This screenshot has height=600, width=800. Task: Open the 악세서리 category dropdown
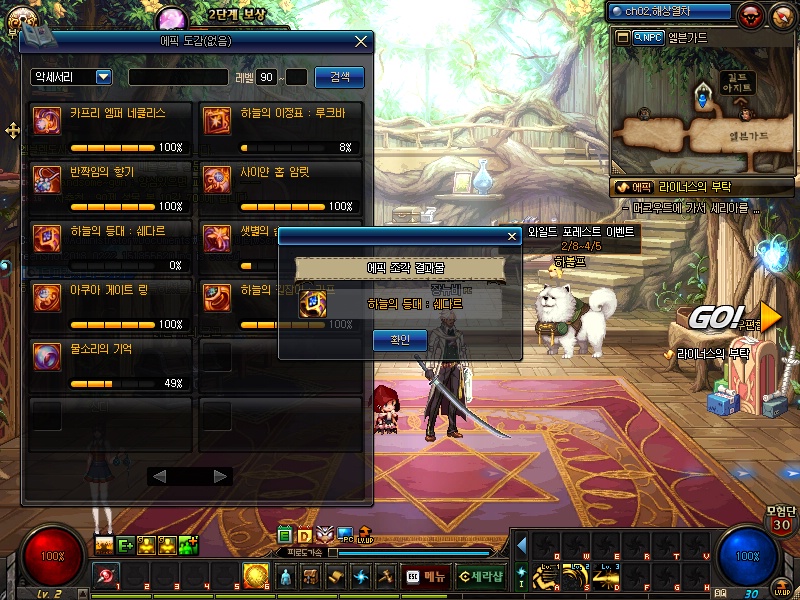(x=72, y=77)
